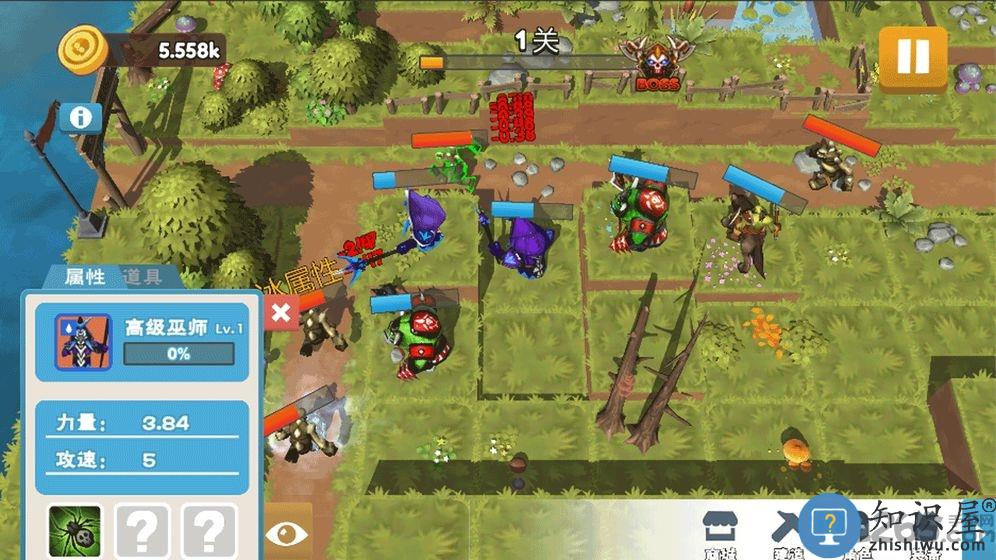The width and height of the screenshot is (996, 560).
Task: Select the 属性 attributes tab
Action: [x=85, y=277]
